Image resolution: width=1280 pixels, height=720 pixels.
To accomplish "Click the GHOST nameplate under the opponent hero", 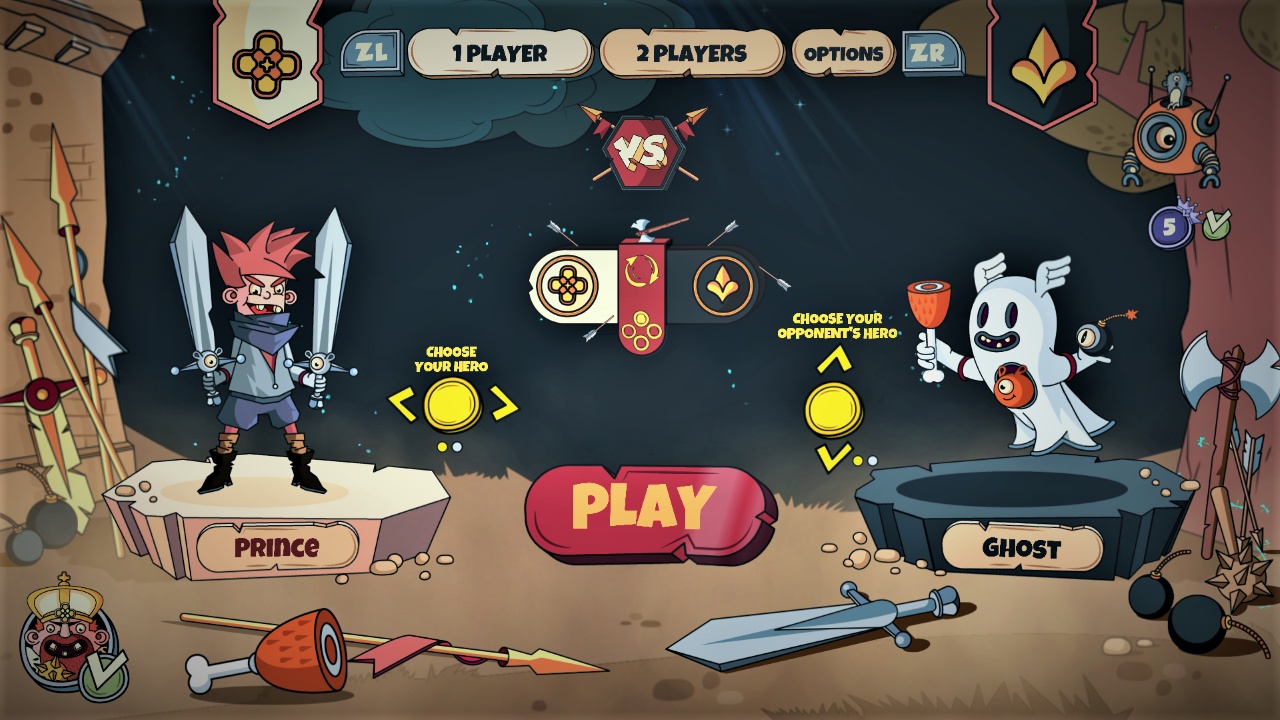I will [1022, 546].
